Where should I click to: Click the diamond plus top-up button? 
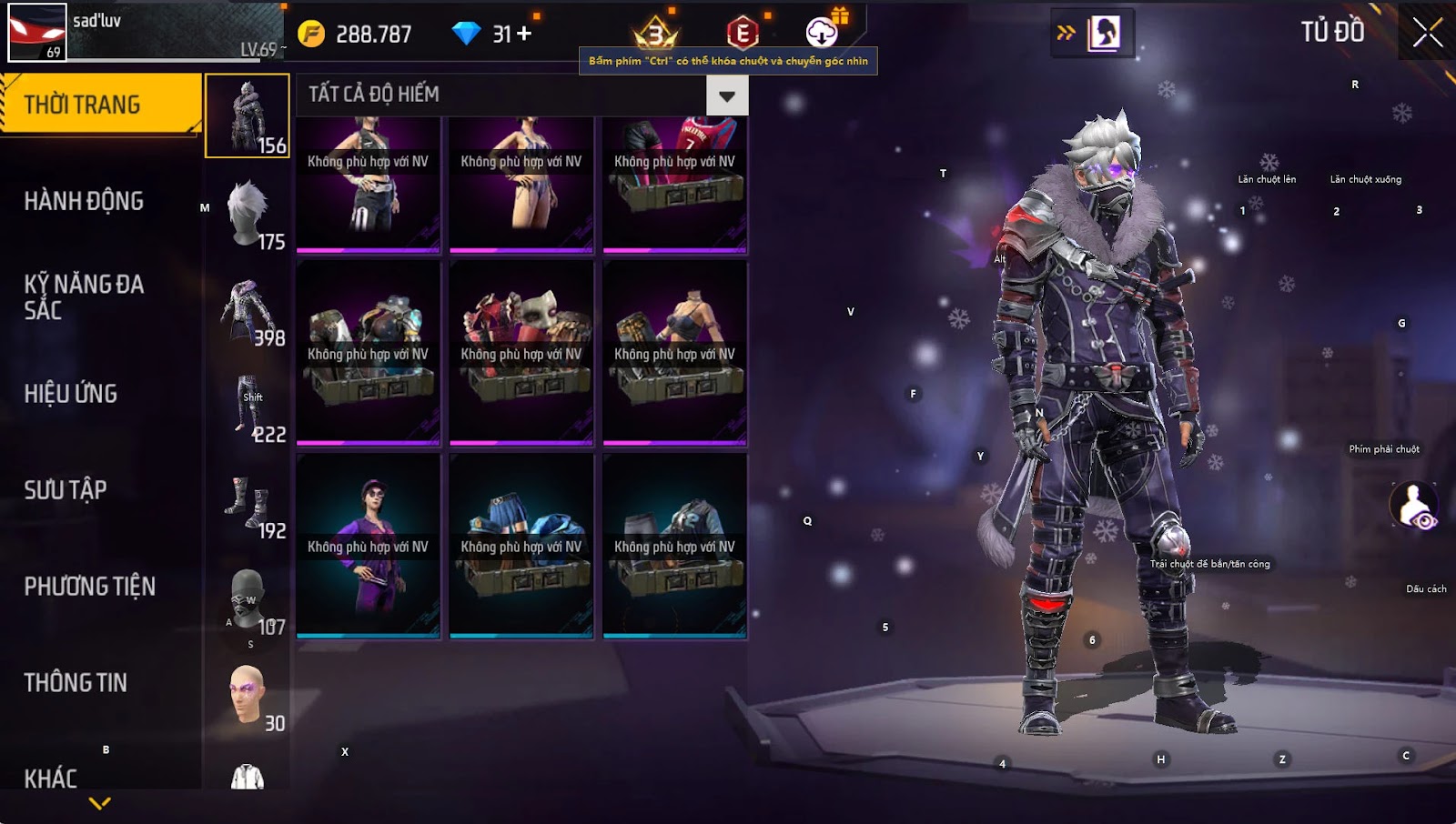(x=524, y=34)
